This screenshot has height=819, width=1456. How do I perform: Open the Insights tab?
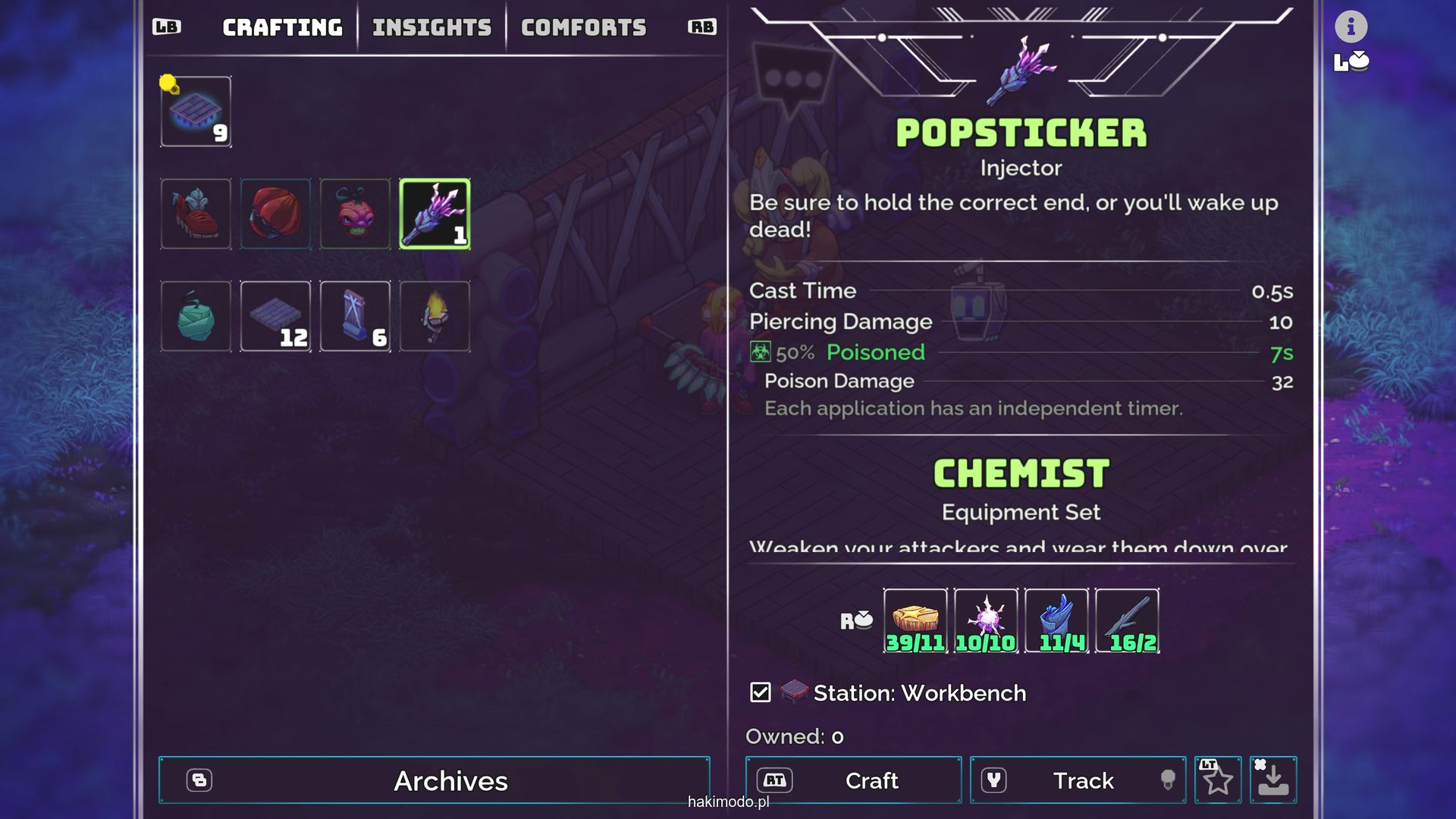(431, 28)
